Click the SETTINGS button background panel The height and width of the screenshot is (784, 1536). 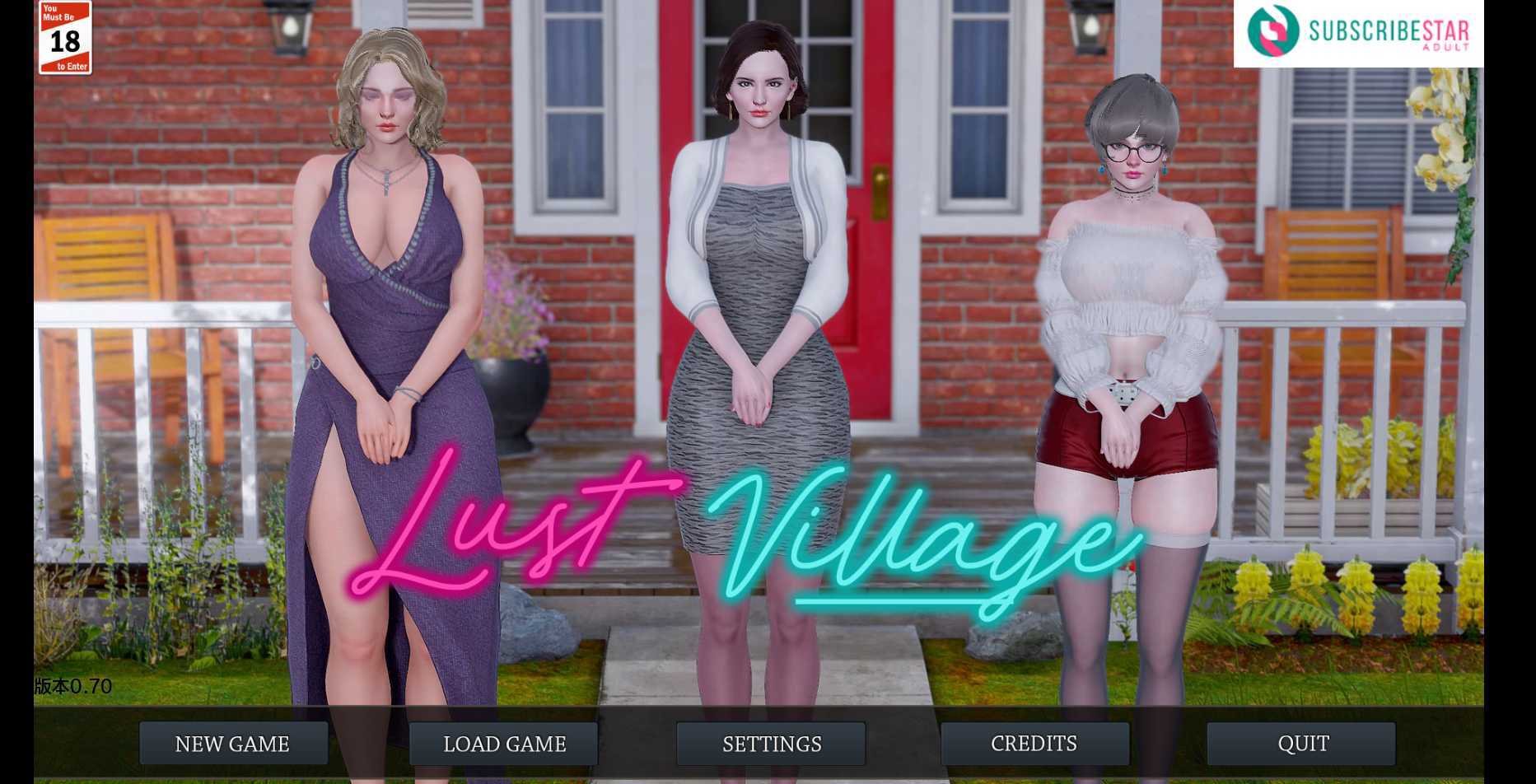click(x=771, y=744)
